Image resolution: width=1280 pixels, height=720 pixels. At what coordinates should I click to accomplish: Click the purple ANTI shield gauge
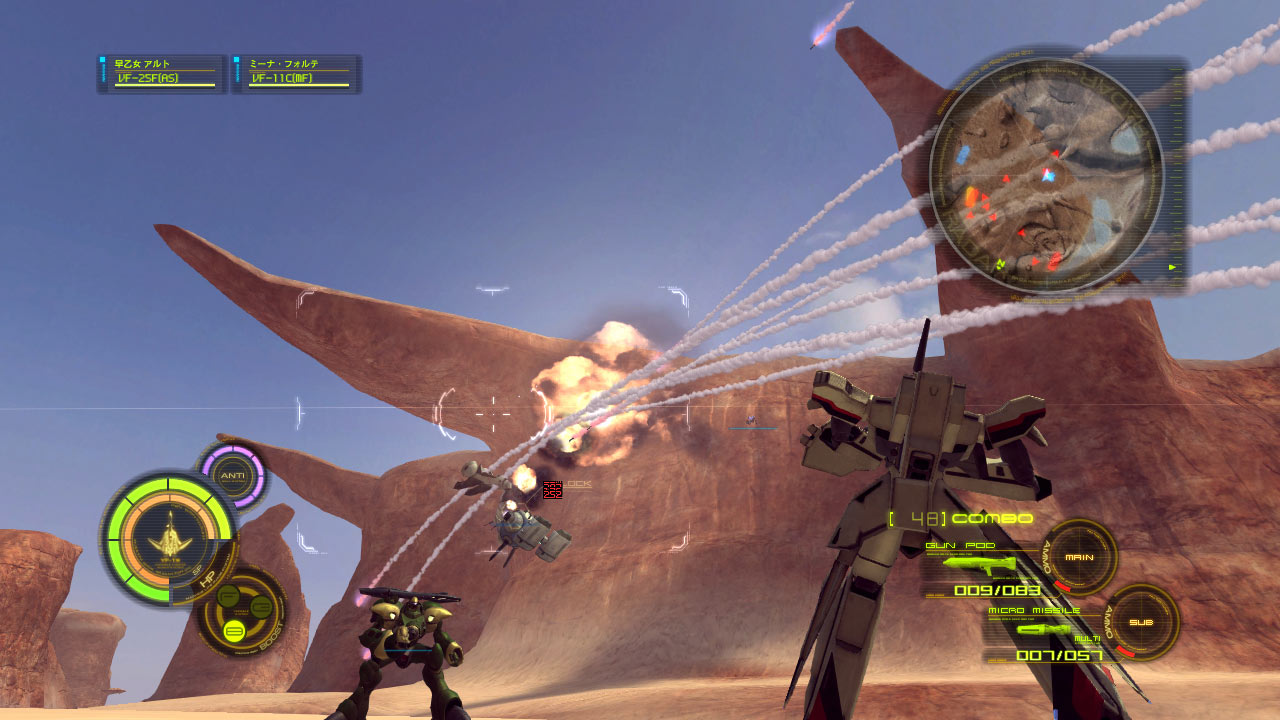(x=232, y=473)
